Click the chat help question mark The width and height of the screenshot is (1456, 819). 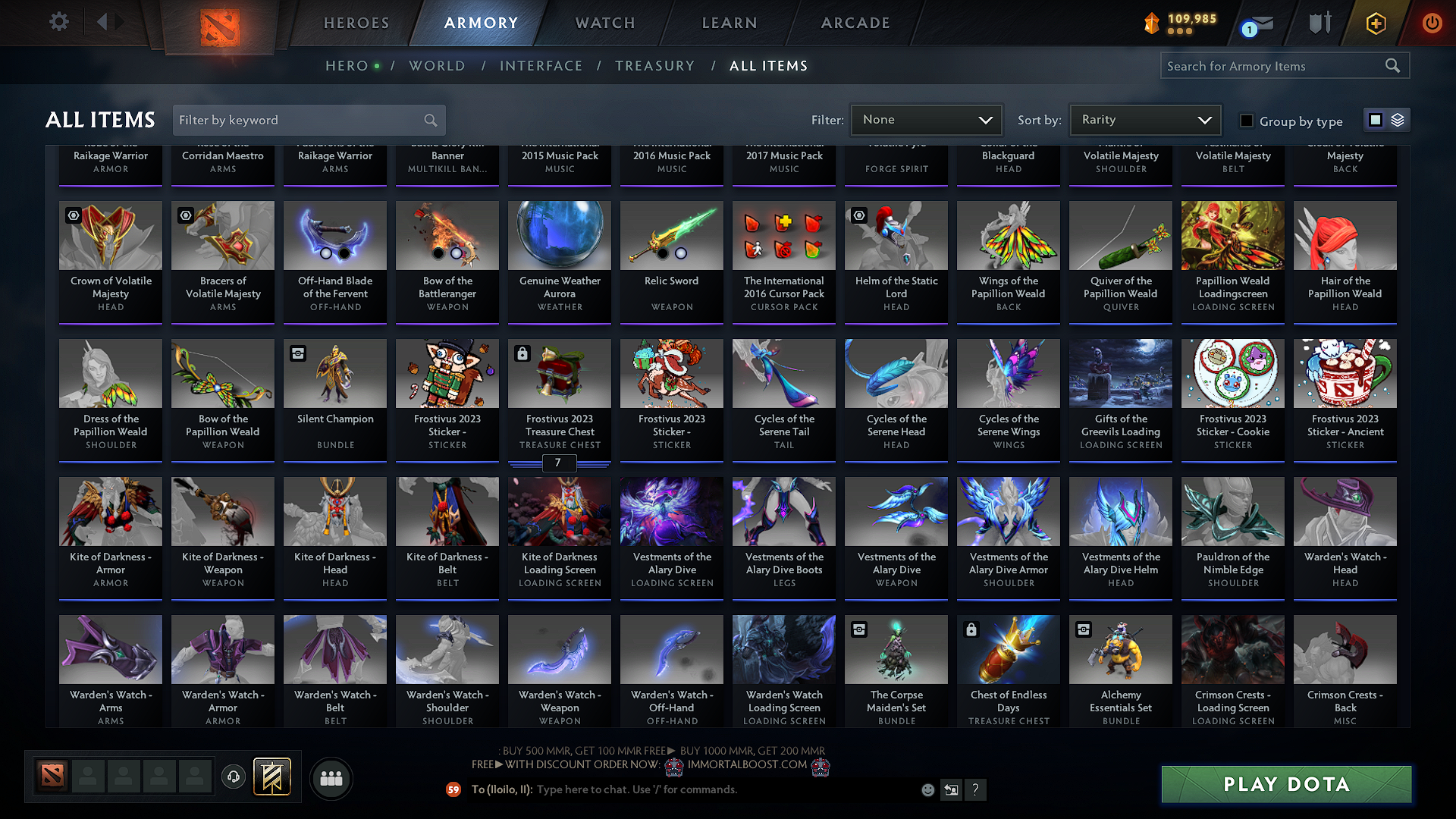[976, 789]
